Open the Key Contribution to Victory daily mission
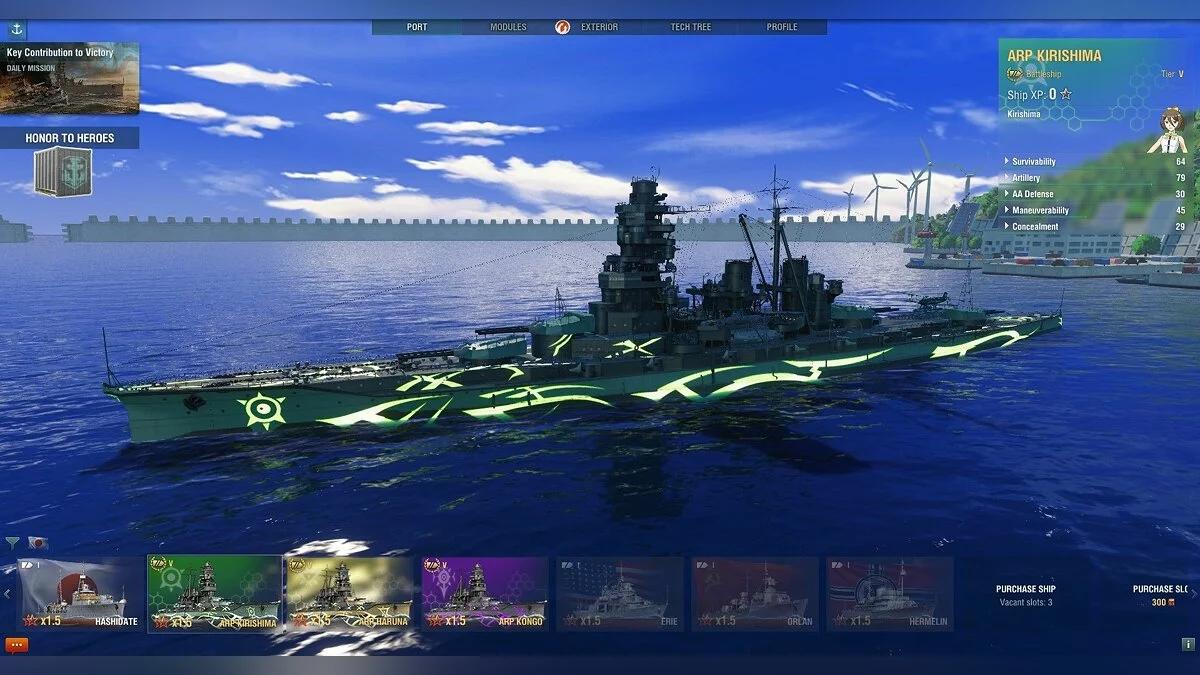 [x=70, y=78]
